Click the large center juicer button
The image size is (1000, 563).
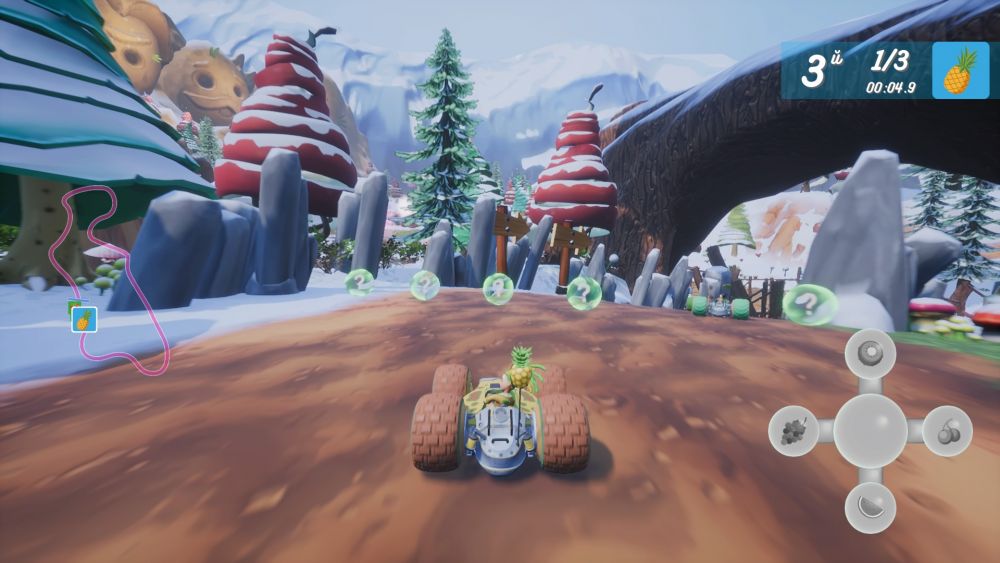(x=869, y=431)
